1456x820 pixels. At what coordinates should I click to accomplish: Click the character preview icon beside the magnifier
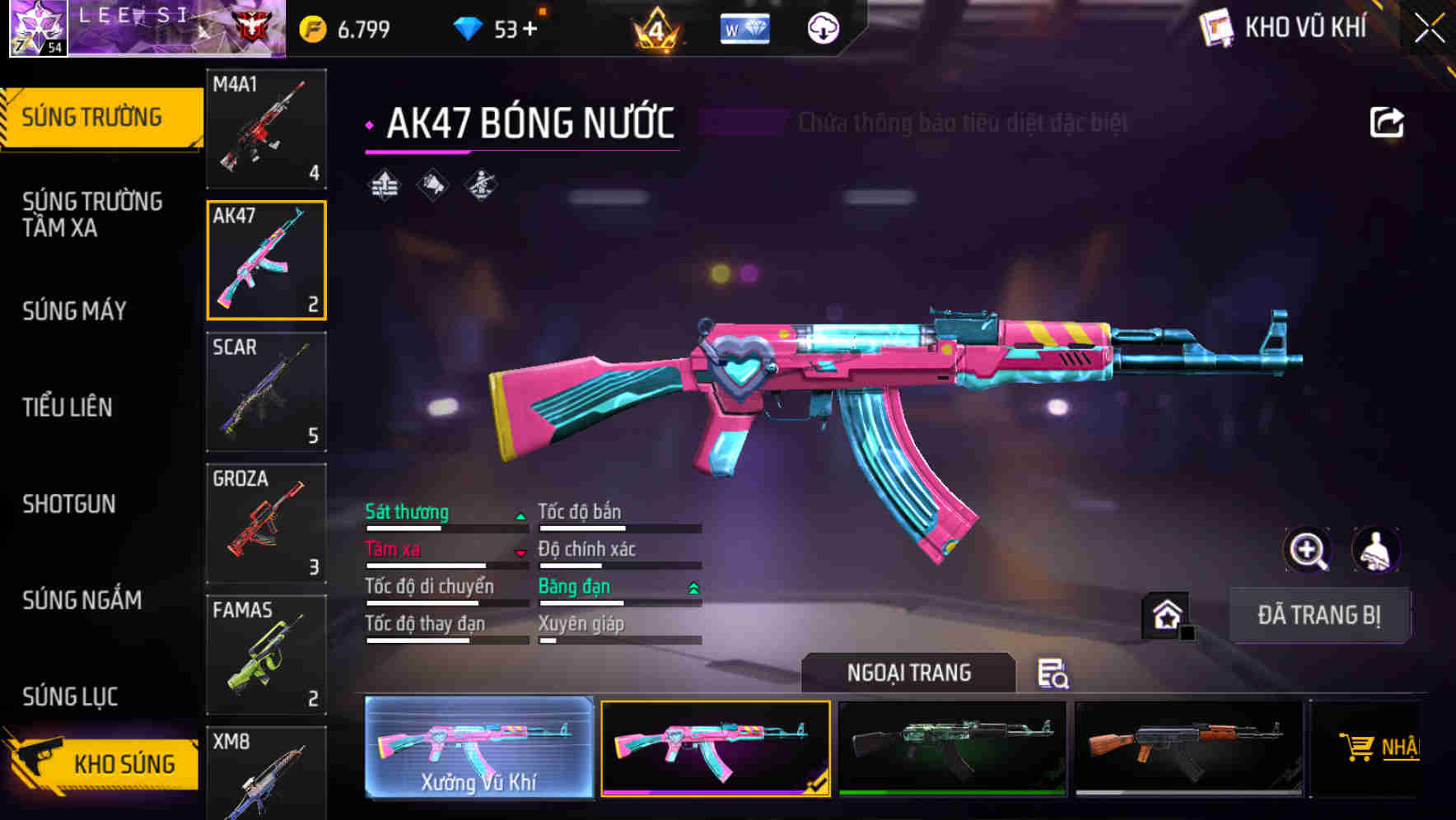pos(1374,550)
